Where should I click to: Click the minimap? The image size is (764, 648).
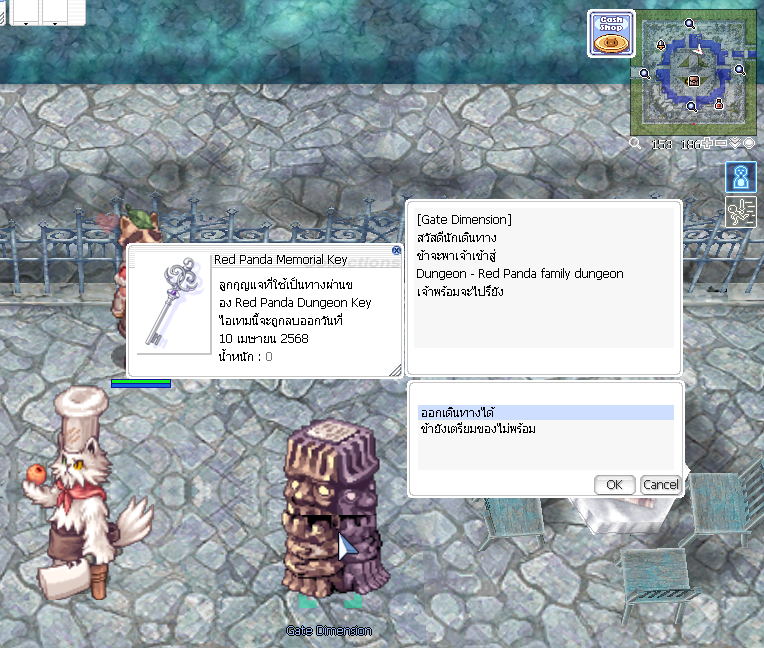click(692, 74)
